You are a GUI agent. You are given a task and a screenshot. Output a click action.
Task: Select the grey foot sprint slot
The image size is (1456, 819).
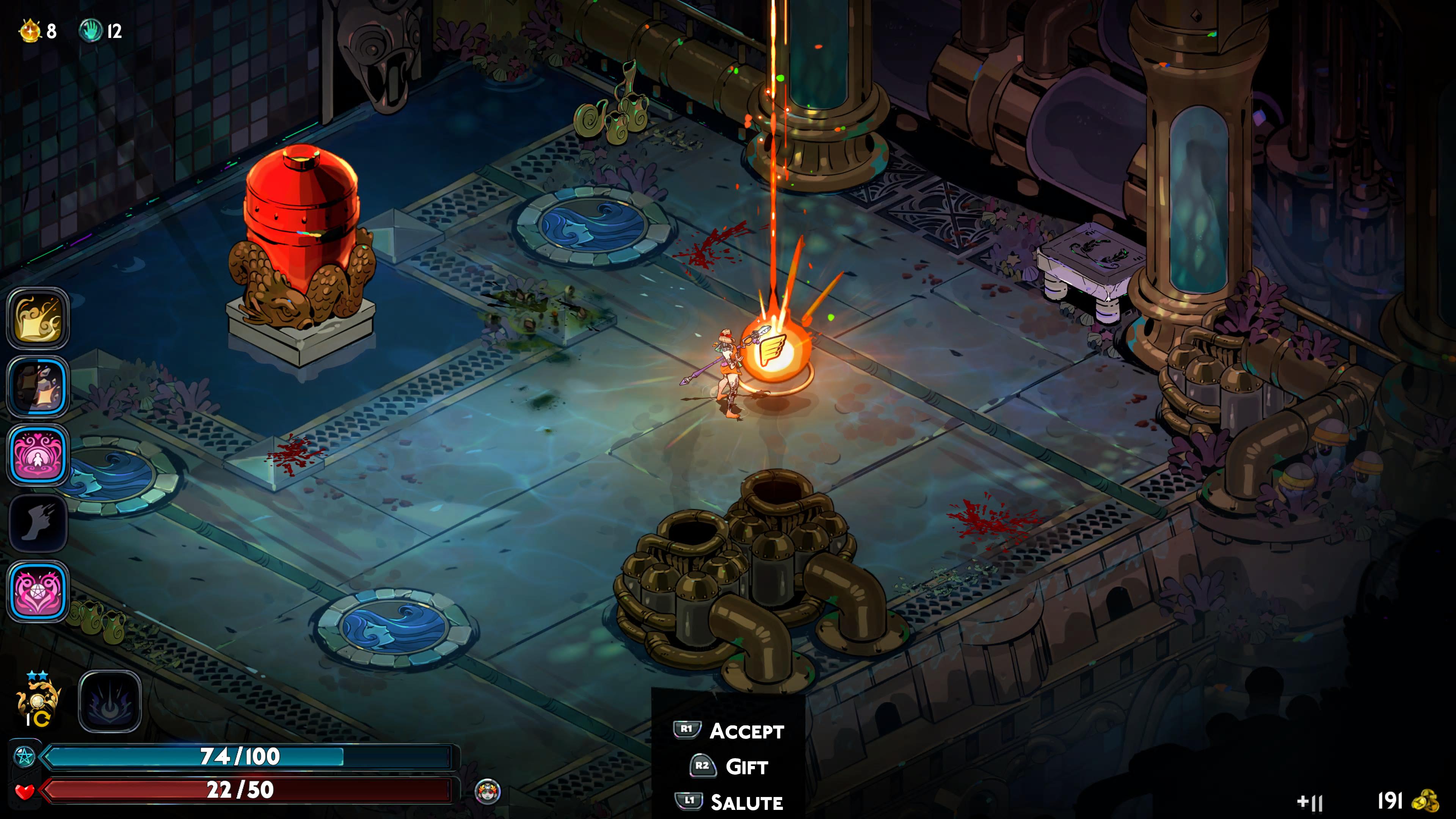coord(38,523)
